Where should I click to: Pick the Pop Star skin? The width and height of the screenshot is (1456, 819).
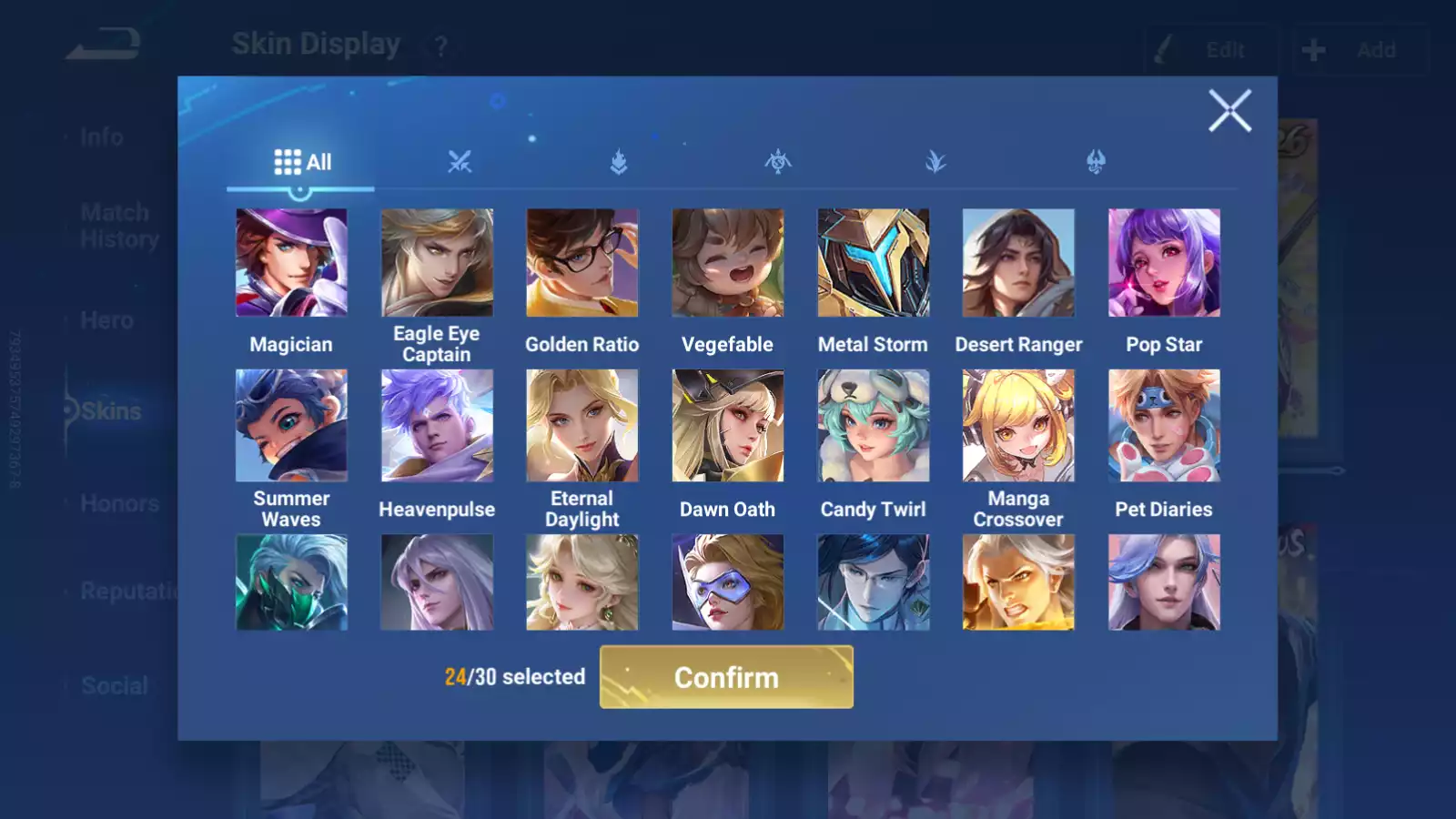point(1164,263)
